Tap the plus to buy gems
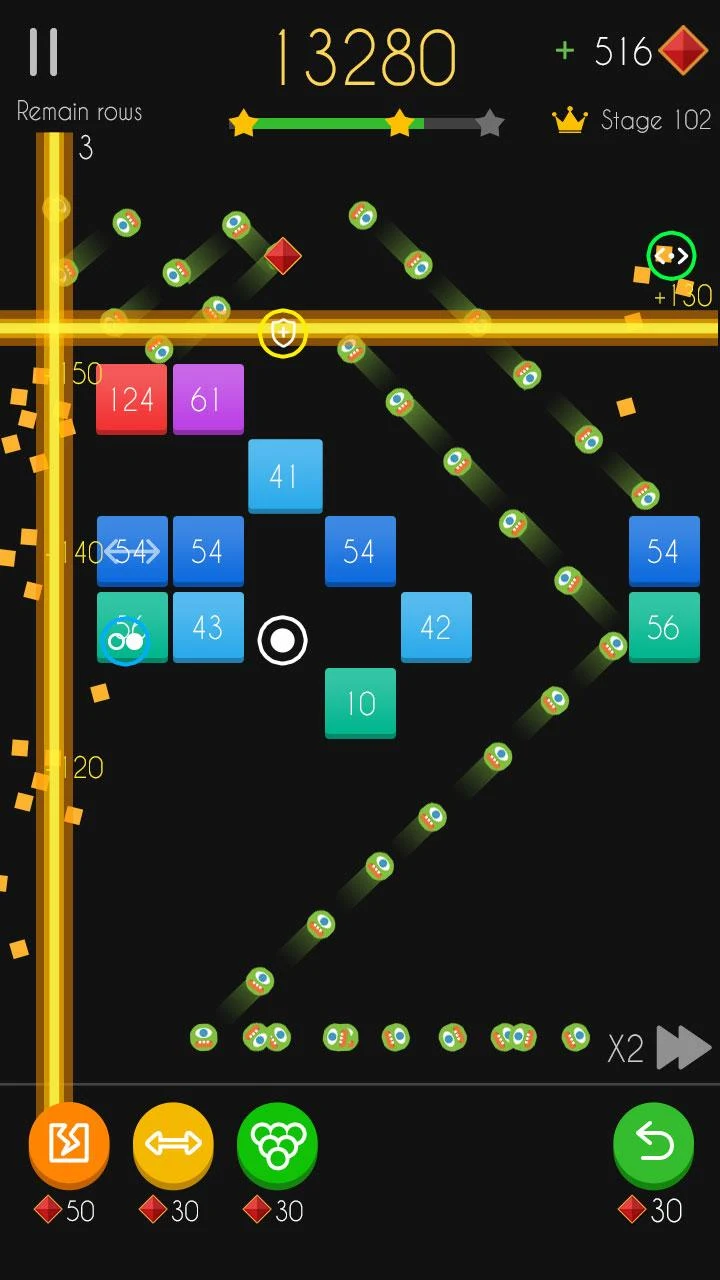This screenshot has height=1280, width=720. pyautogui.click(x=565, y=51)
